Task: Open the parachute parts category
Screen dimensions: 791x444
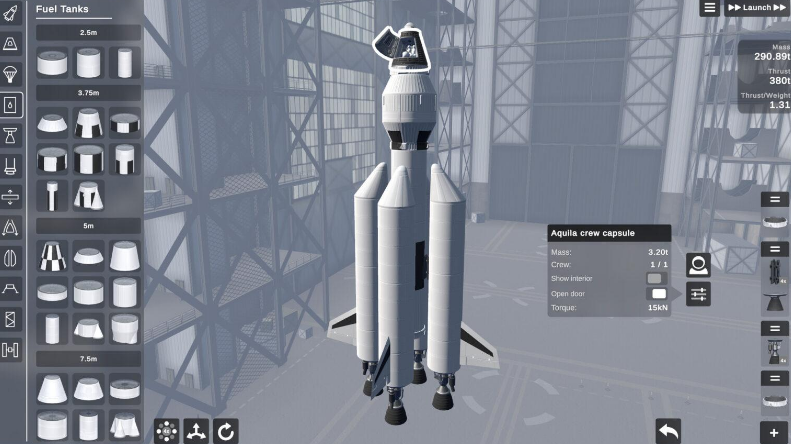Action: tap(11, 74)
